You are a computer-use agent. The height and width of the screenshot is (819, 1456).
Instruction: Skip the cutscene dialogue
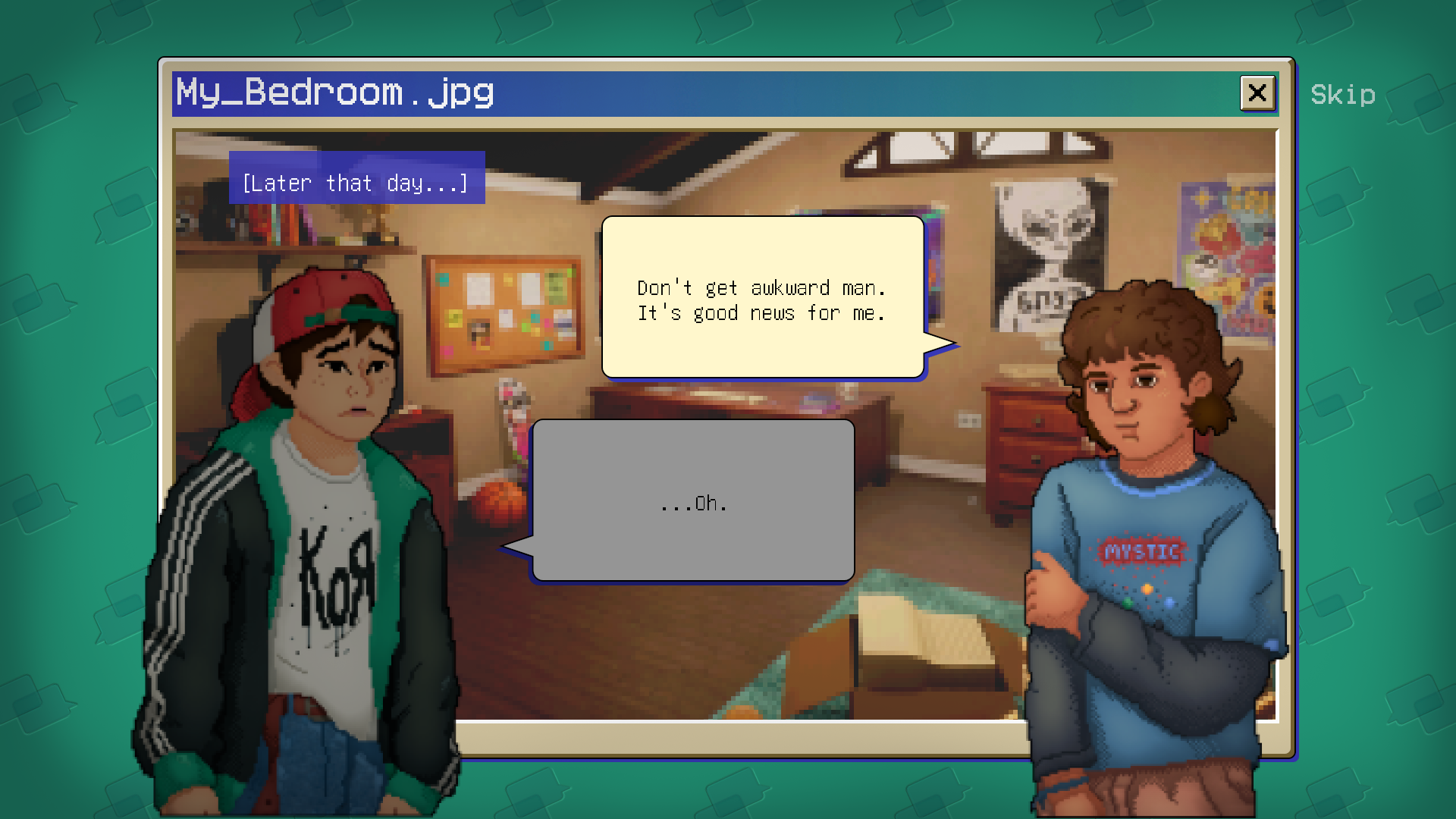pos(1342,95)
